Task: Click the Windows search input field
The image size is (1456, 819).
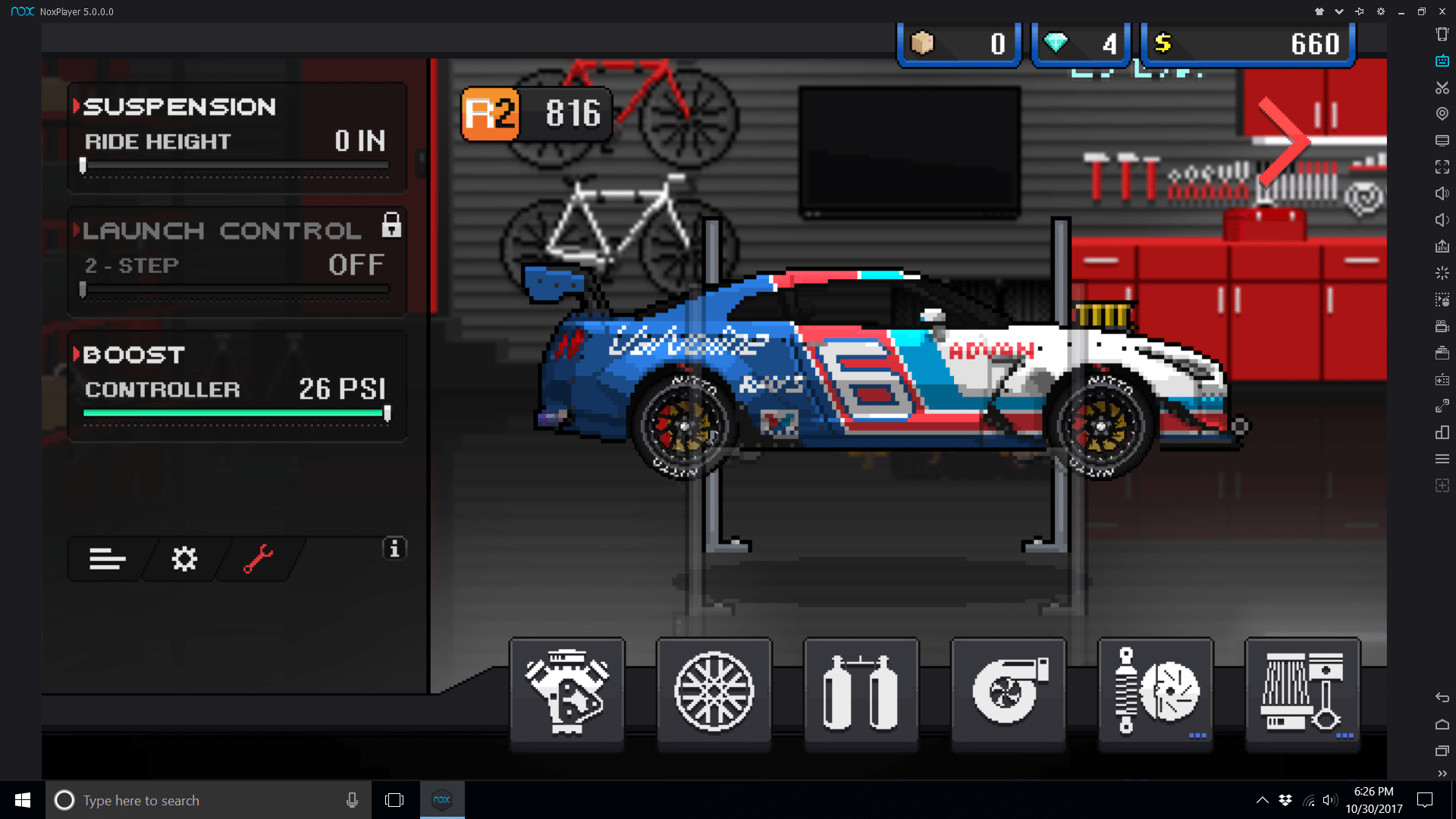Action: coord(190,799)
